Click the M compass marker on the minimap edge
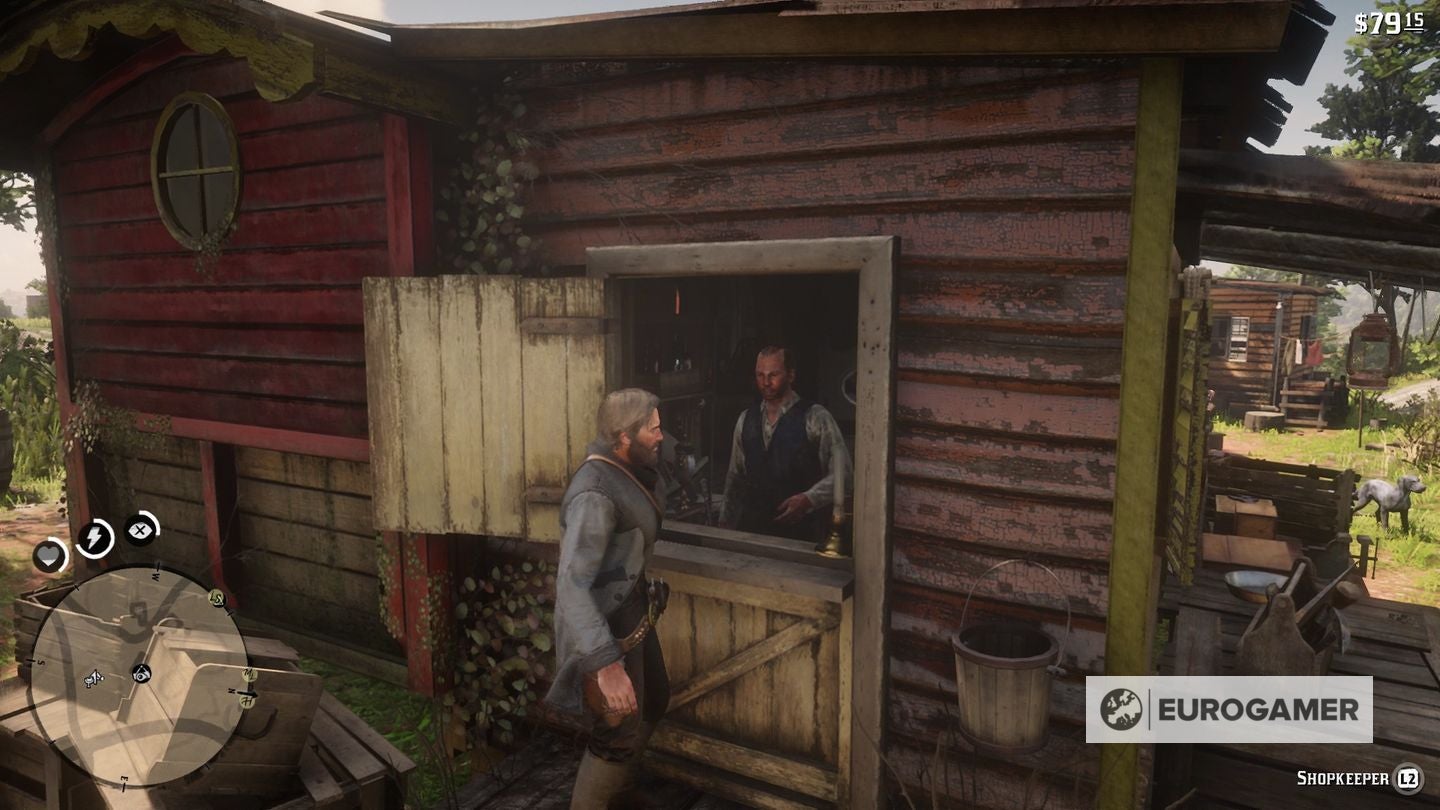 [249, 674]
